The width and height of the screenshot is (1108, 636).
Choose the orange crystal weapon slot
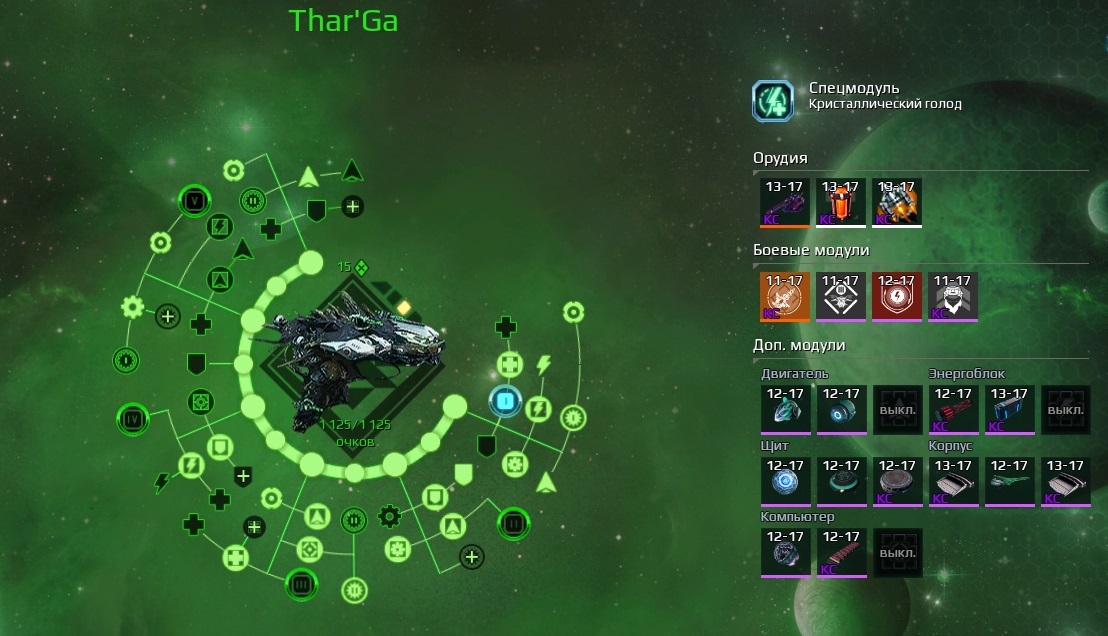pos(841,203)
